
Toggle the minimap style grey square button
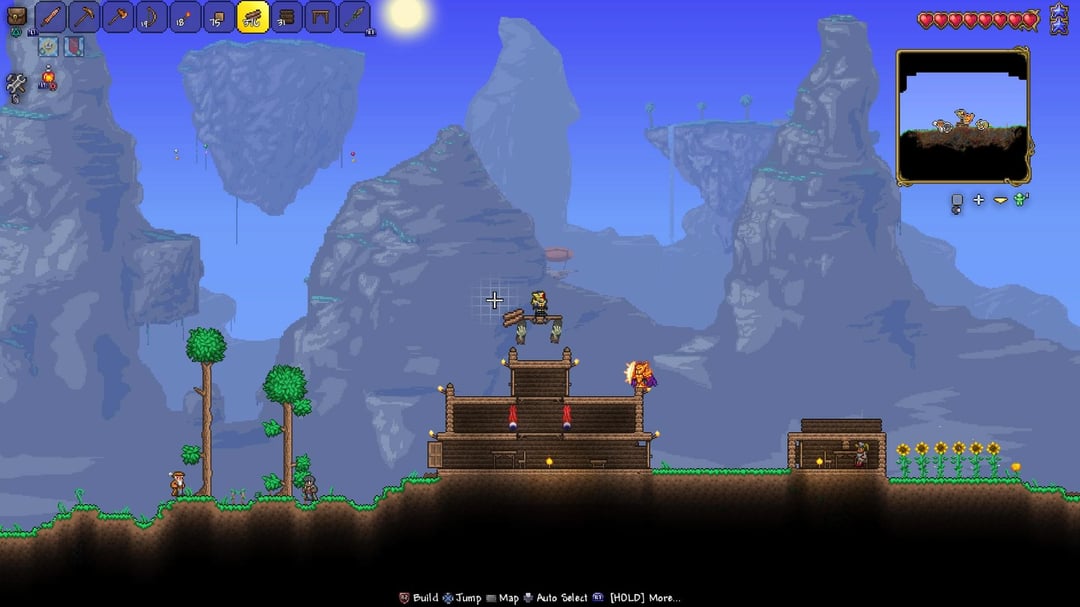(x=956, y=201)
